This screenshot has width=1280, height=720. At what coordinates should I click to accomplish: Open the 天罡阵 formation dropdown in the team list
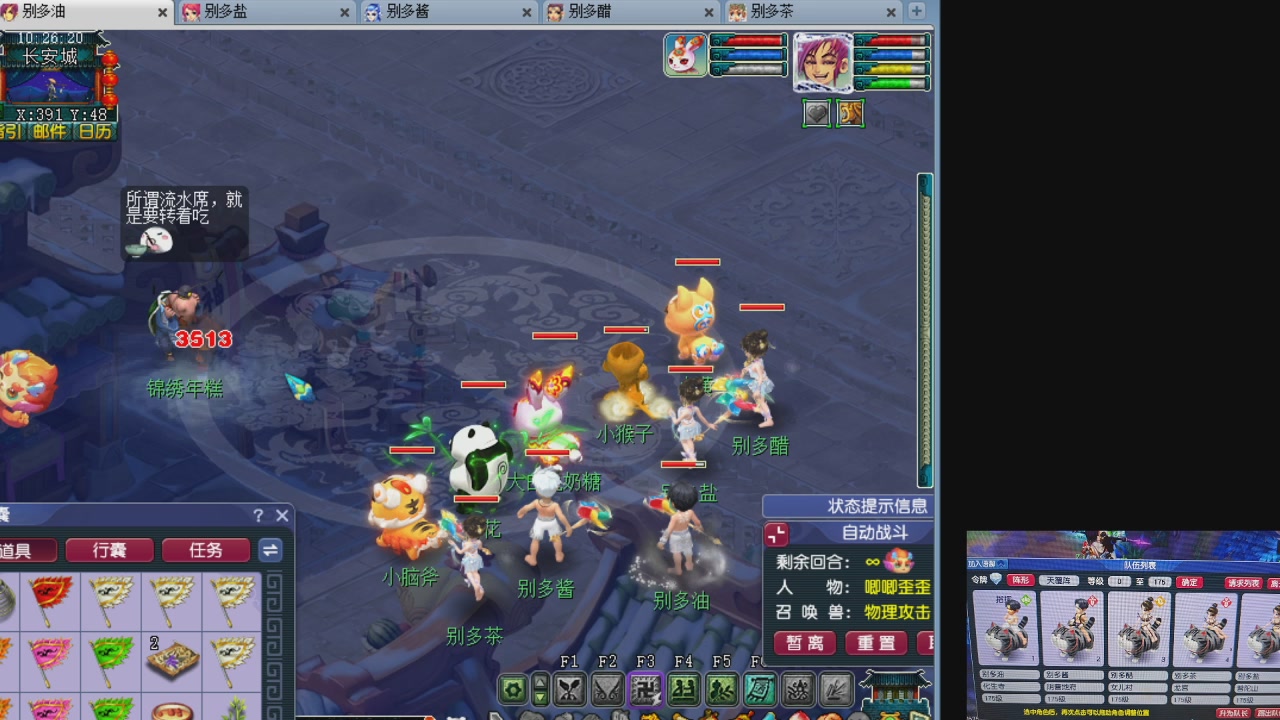[x=1058, y=581]
